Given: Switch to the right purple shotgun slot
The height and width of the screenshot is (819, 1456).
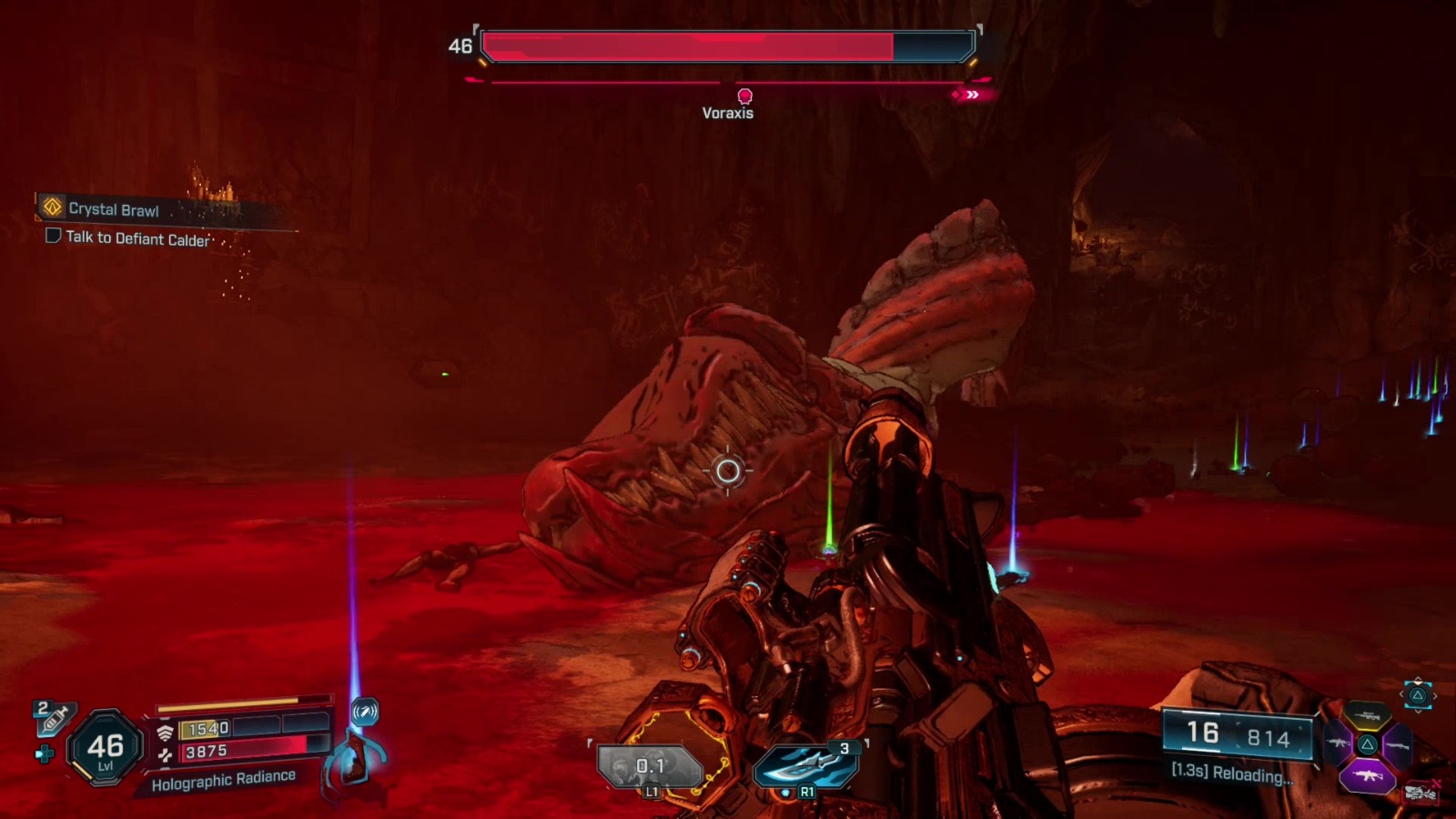Looking at the screenshot, I should pos(1398,745).
